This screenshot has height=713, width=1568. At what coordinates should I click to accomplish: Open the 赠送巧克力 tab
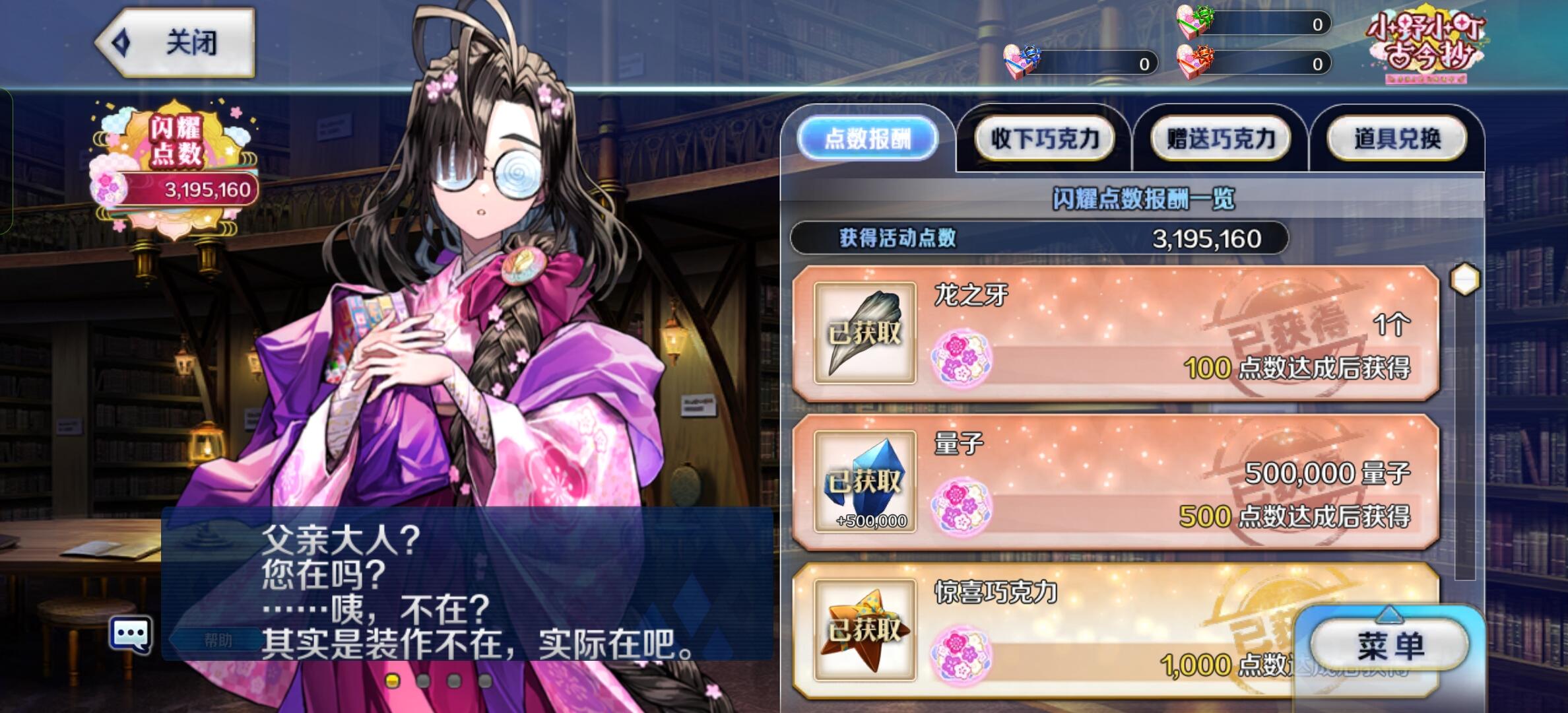click(1222, 139)
